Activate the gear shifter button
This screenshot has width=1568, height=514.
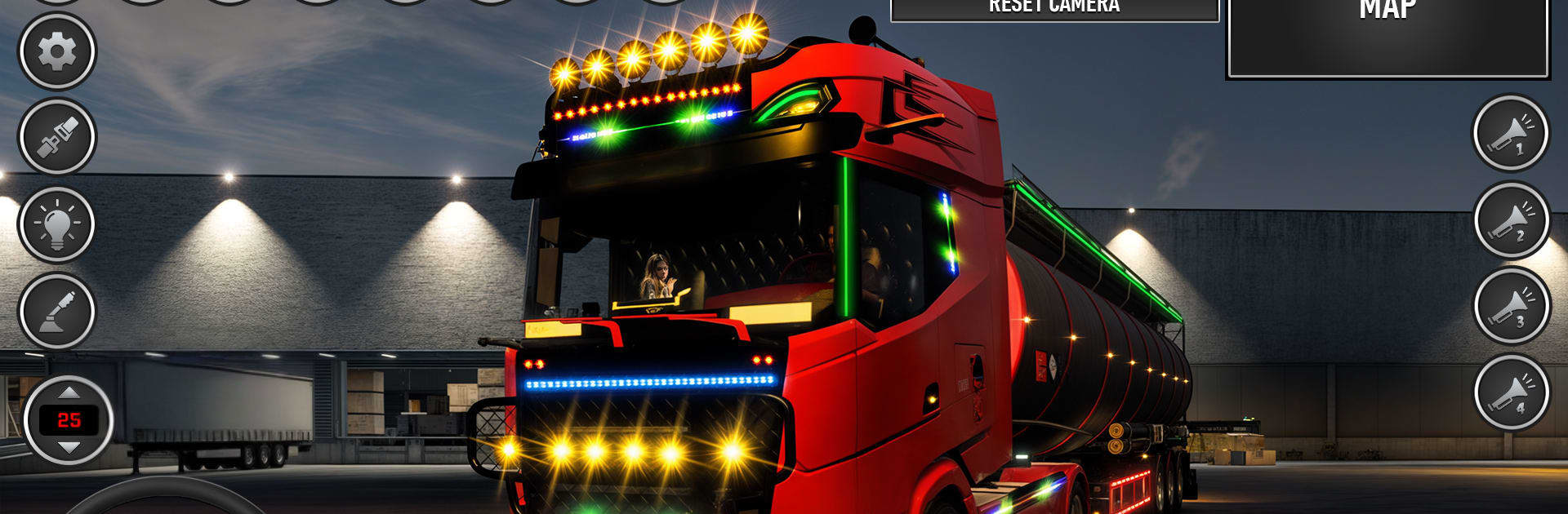(57, 311)
